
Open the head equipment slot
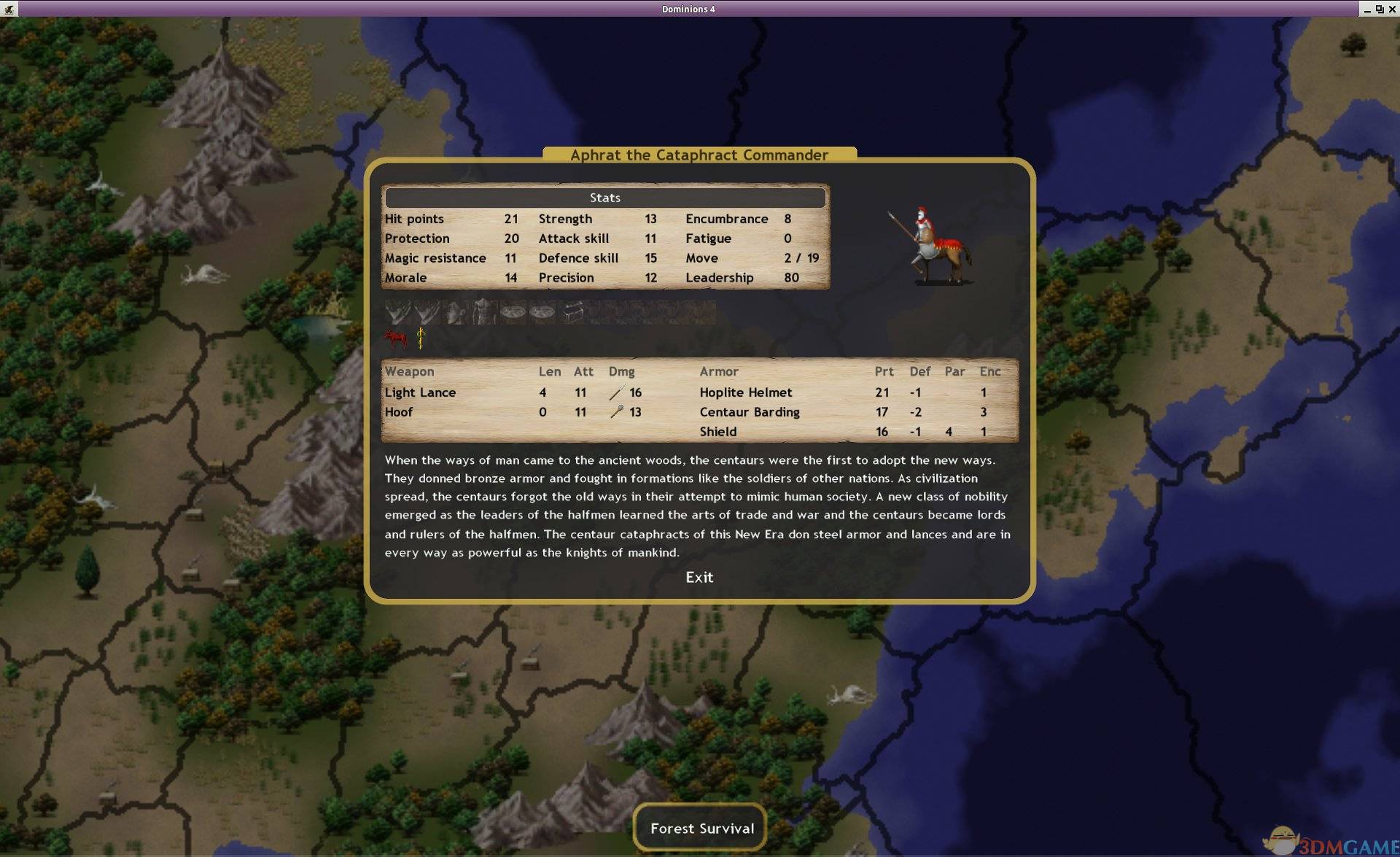coord(455,312)
